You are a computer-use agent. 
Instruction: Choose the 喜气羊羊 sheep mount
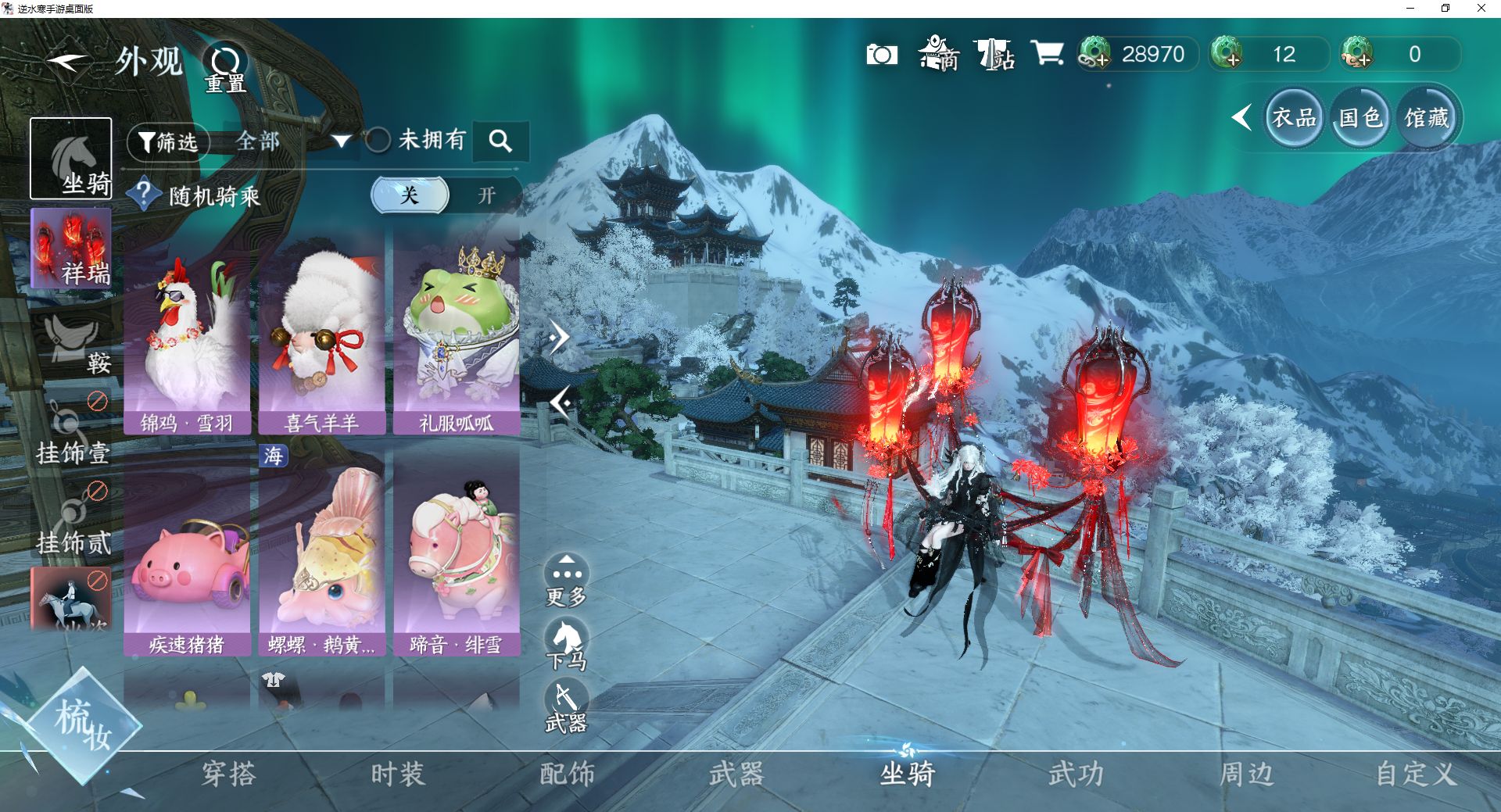322,332
